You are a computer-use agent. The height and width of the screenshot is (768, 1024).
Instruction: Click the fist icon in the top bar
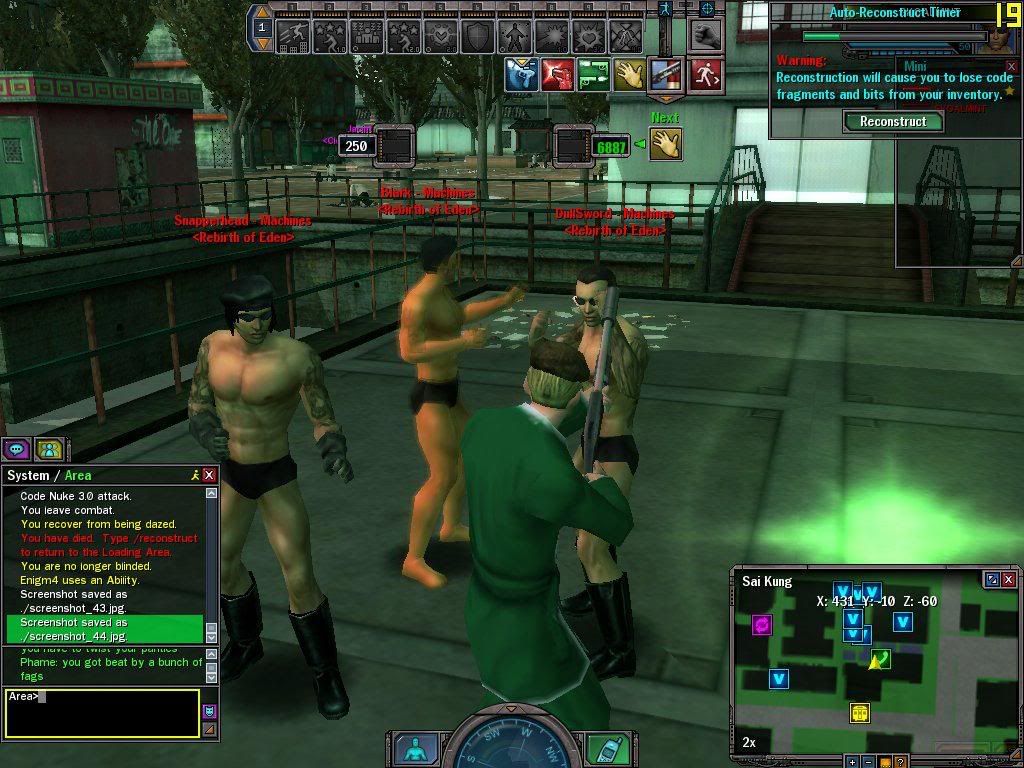(708, 35)
